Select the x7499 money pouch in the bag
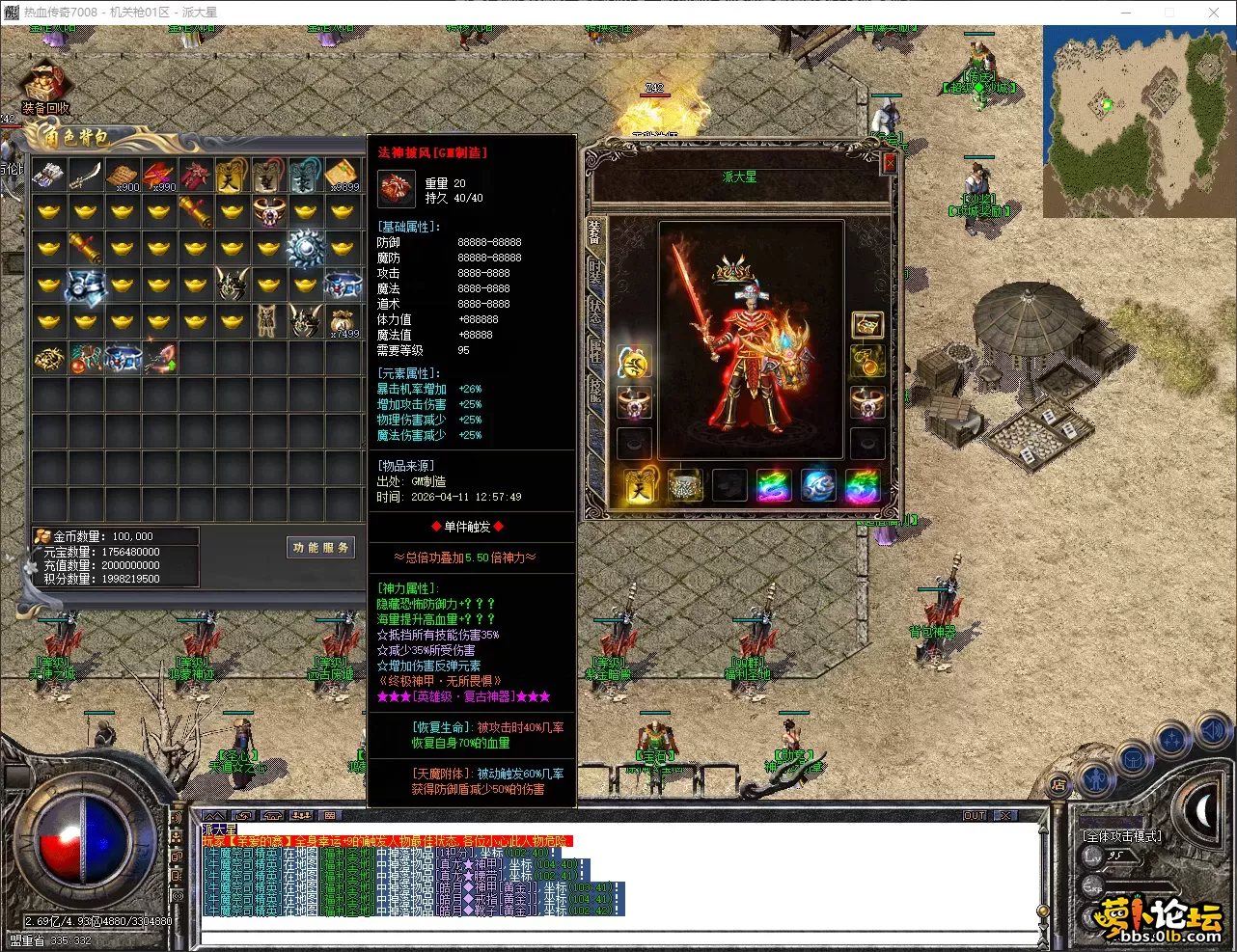This screenshot has height=952, width=1237. (343, 321)
